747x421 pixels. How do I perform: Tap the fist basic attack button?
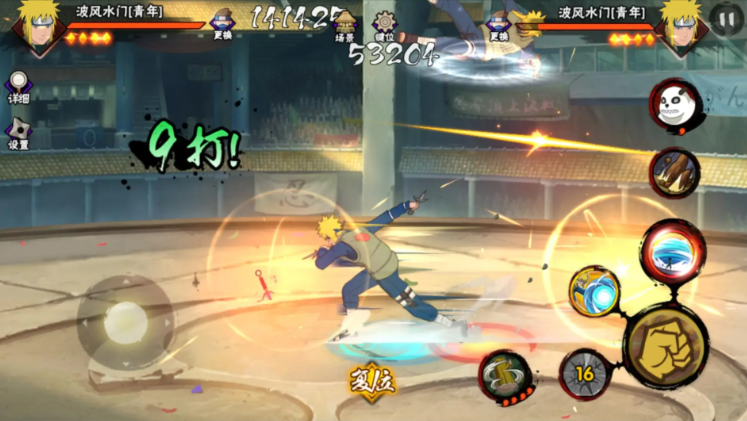click(666, 346)
